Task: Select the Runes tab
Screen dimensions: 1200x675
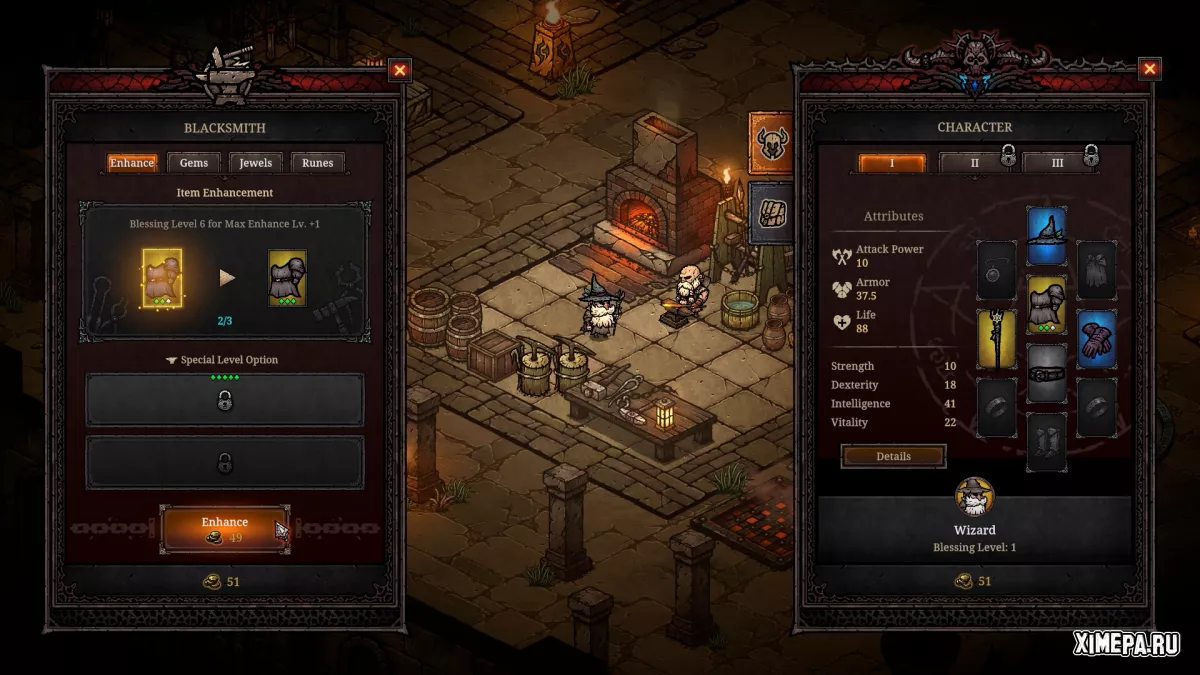Action: click(x=318, y=163)
